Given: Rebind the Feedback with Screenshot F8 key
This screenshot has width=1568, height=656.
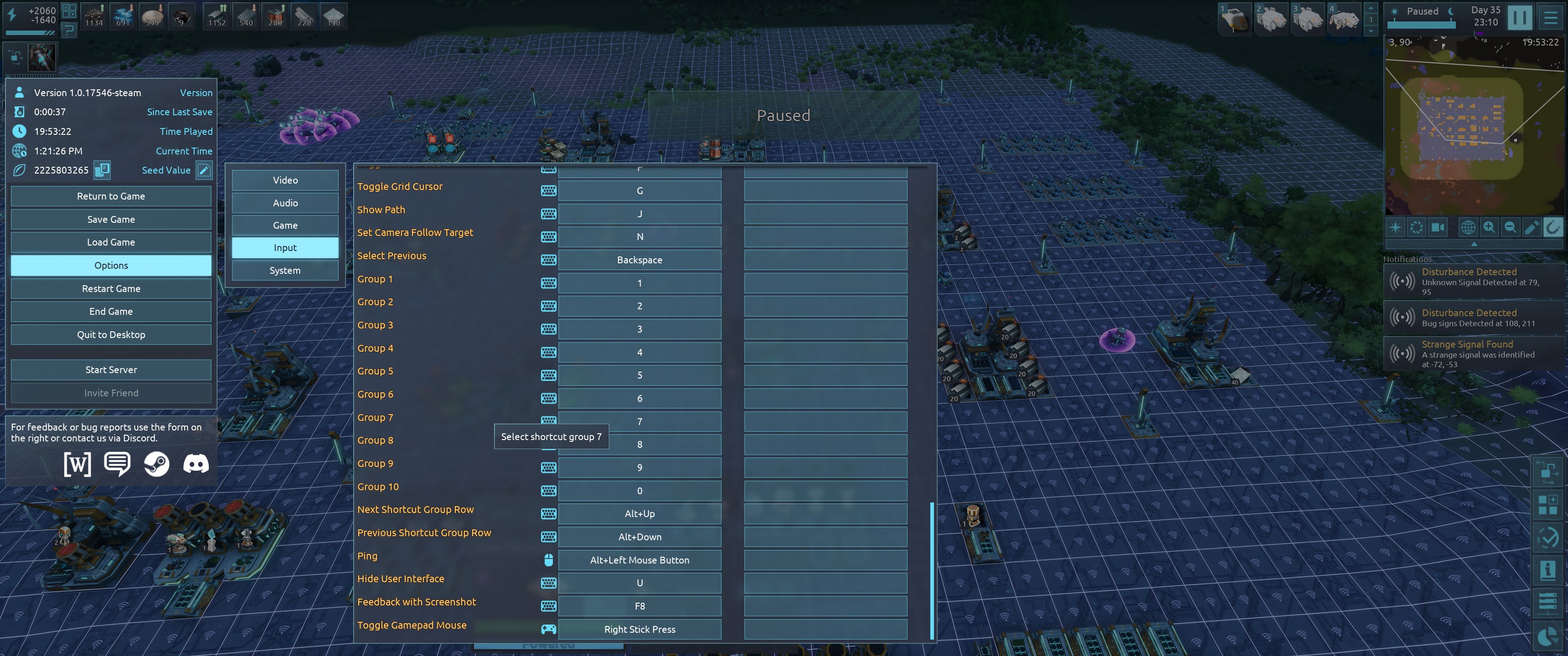Looking at the screenshot, I should click(x=639, y=606).
